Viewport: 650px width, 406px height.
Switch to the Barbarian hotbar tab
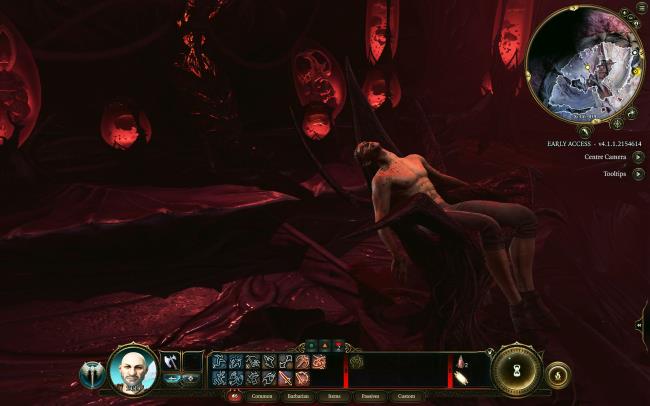pos(299,396)
